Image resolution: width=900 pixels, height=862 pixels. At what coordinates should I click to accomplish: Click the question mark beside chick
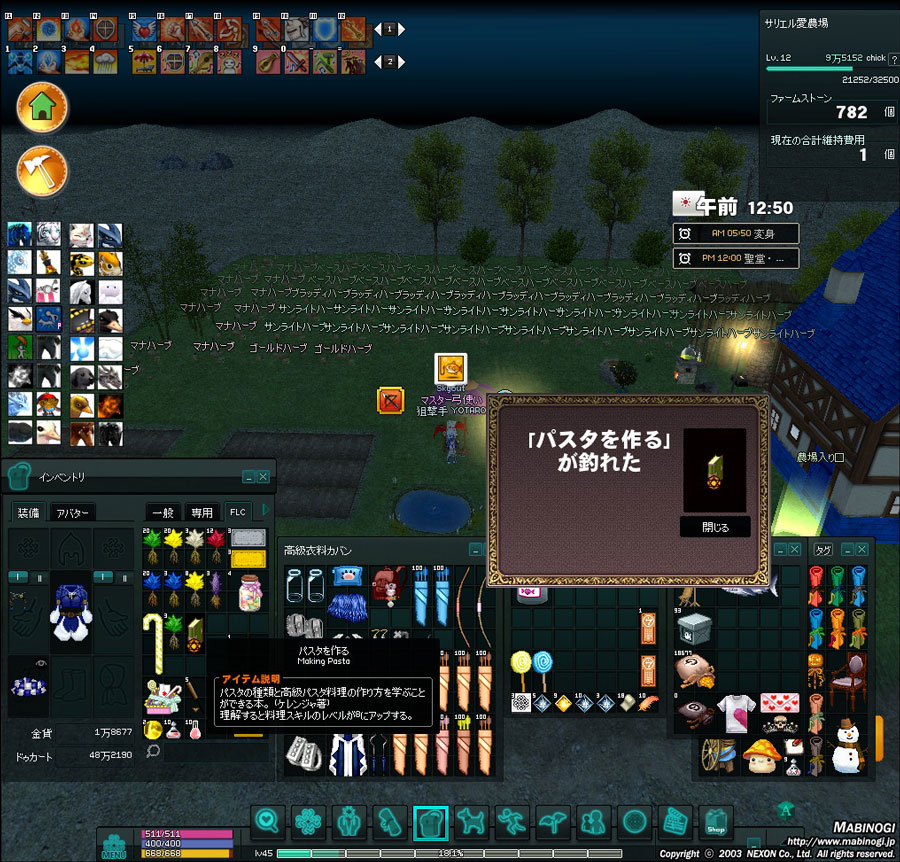(x=892, y=60)
